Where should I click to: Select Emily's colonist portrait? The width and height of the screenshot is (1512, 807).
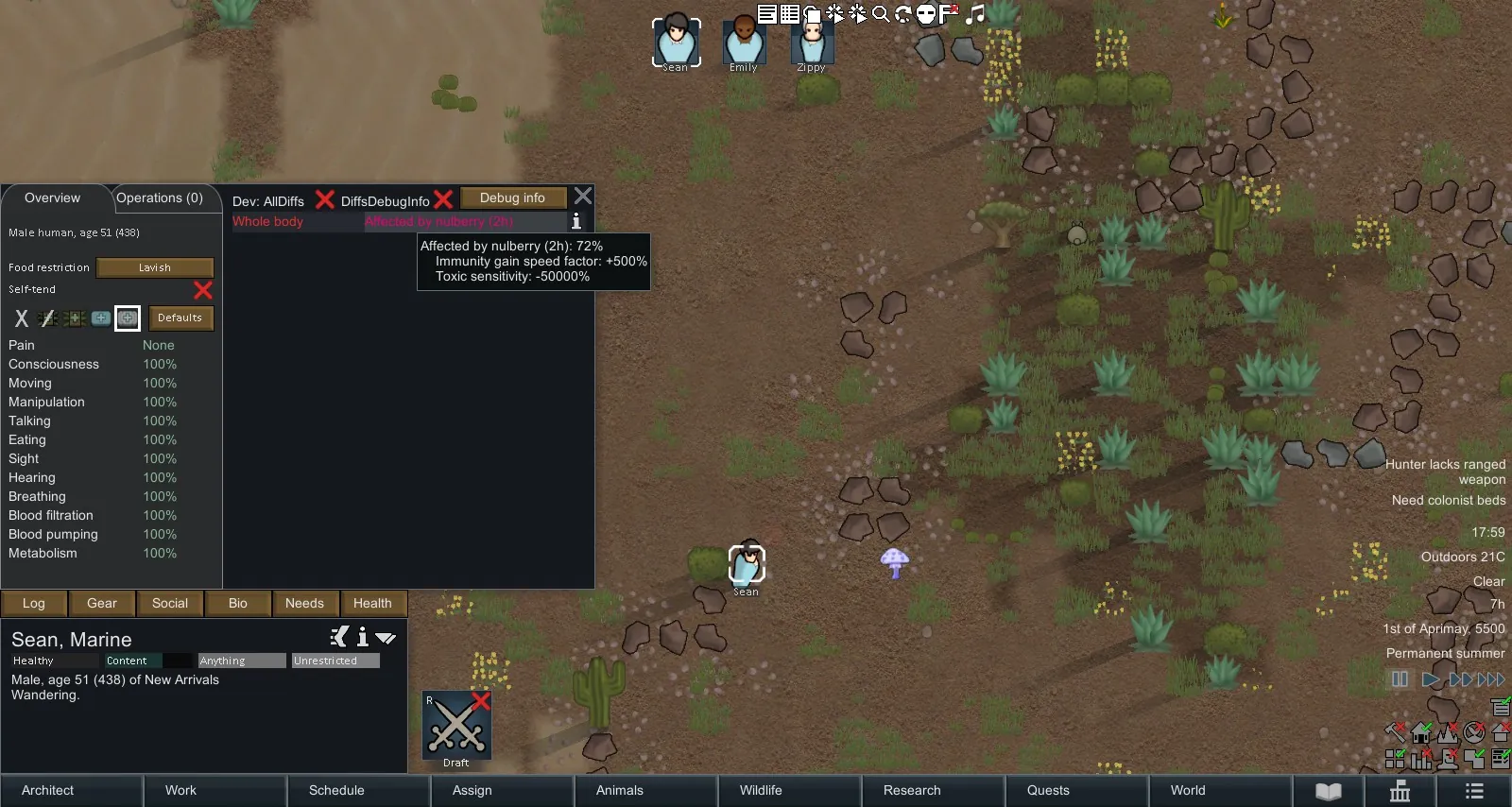pos(744,43)
